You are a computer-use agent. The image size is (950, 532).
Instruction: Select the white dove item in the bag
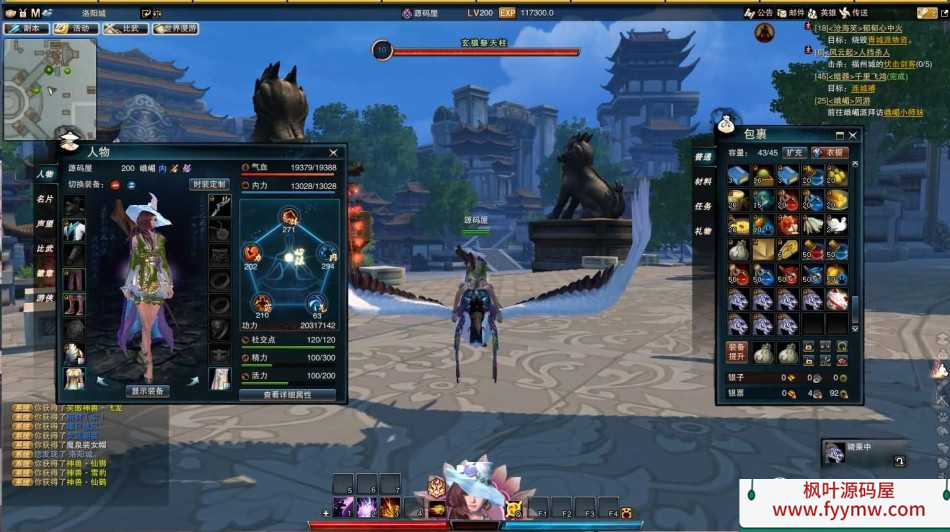coord(837,225)
